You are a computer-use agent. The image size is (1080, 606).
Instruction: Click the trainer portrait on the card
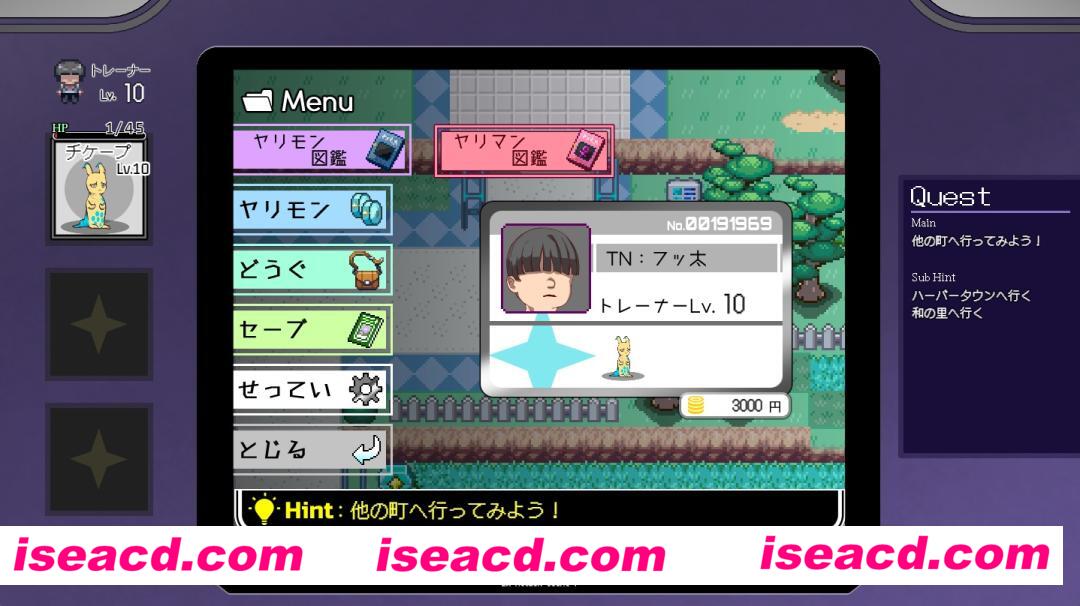click(545, 268)
